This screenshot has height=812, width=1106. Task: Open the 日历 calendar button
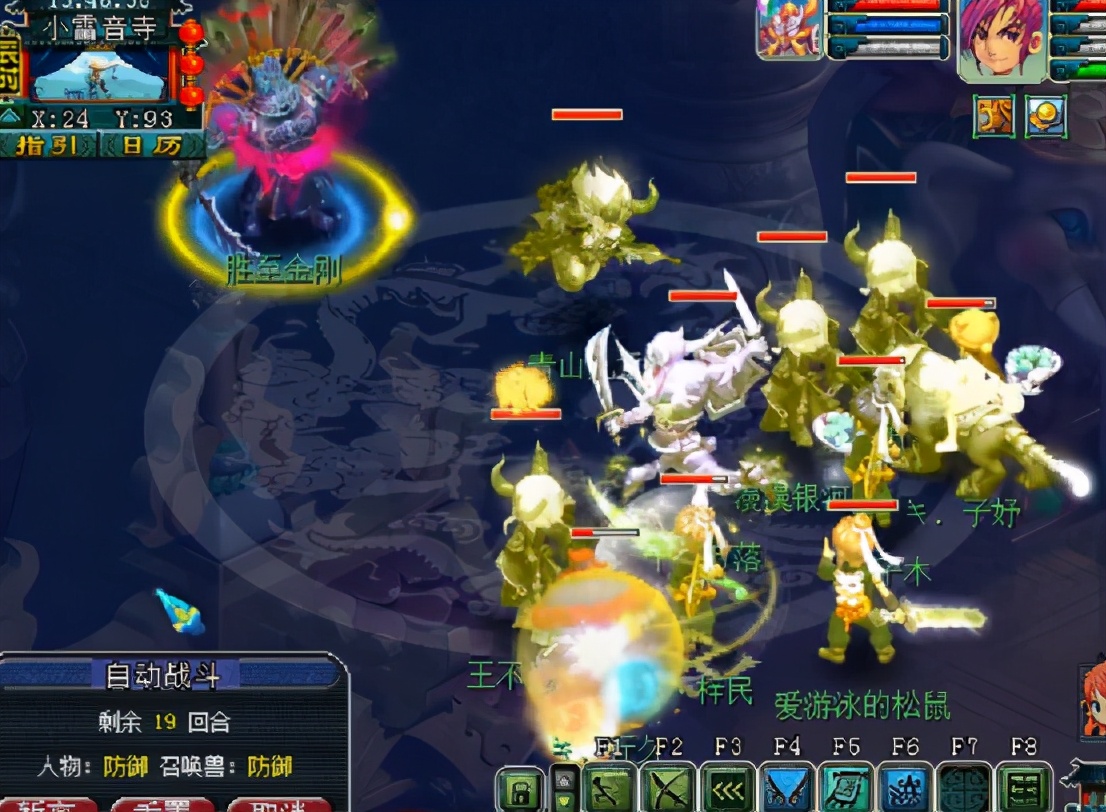[x=152, y=146]
